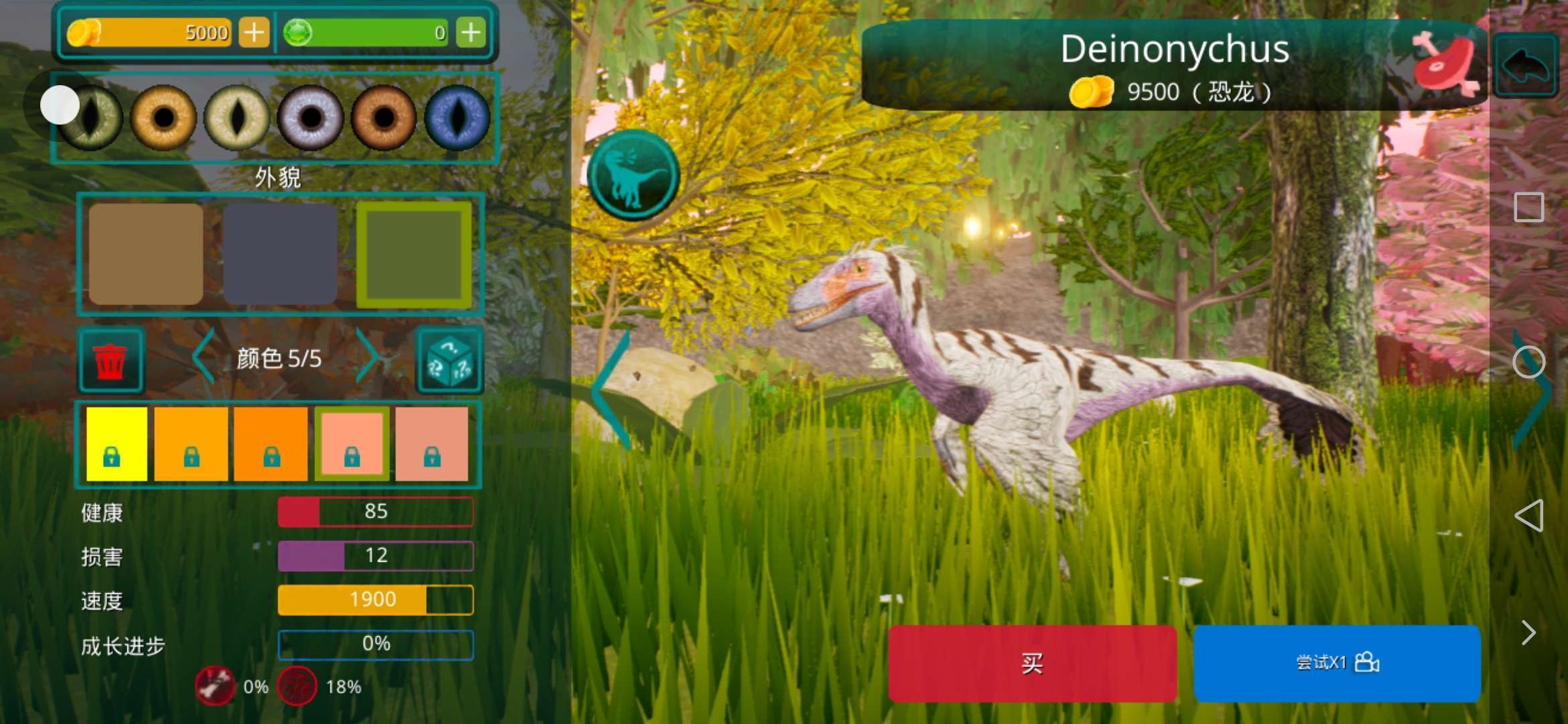Choose the golden round-pupil eye
The image size is (1568, 724).
[163, 118]
